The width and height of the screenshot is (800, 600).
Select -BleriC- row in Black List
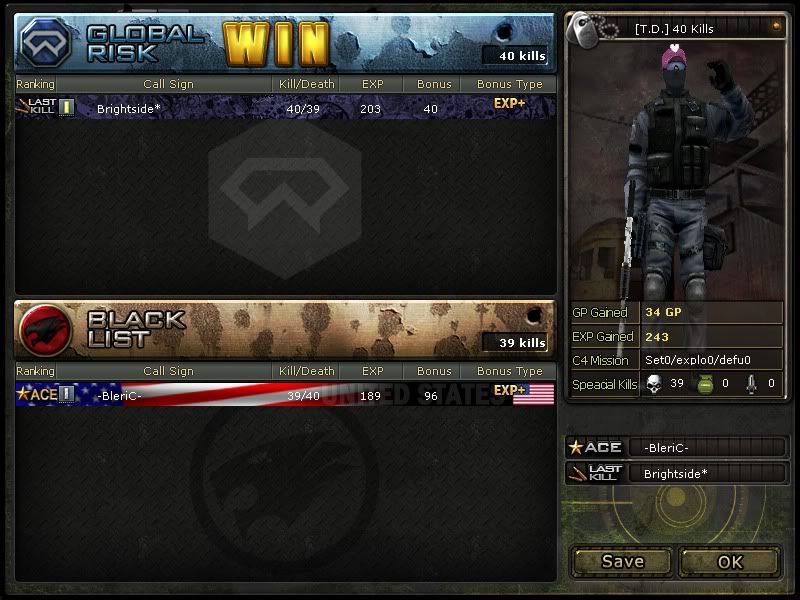pyautogui.click(x=285, y=394)
